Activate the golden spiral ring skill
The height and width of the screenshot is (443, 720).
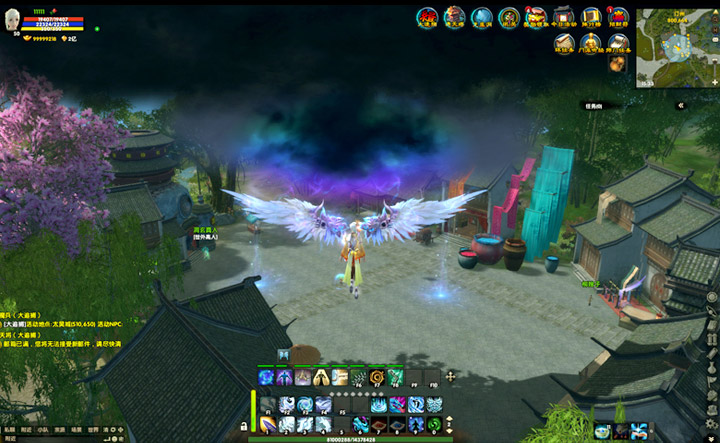(x=377, y=377)
